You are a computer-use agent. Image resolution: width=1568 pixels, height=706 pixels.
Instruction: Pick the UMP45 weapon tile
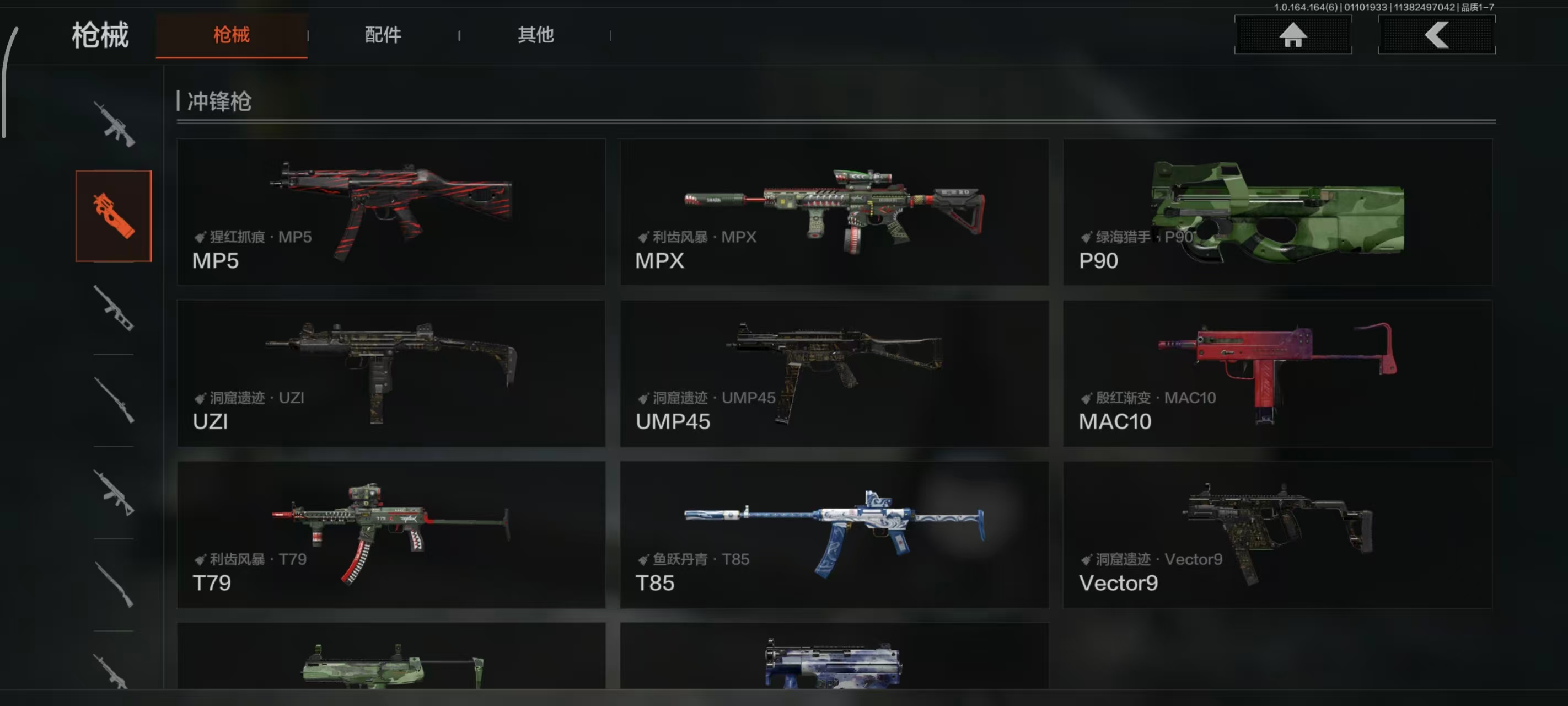tap(834, 373)
